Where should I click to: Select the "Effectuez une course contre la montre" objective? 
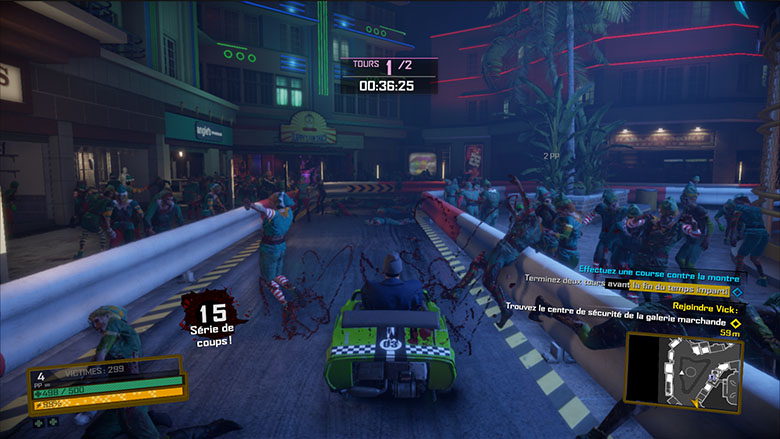[660, 277]
